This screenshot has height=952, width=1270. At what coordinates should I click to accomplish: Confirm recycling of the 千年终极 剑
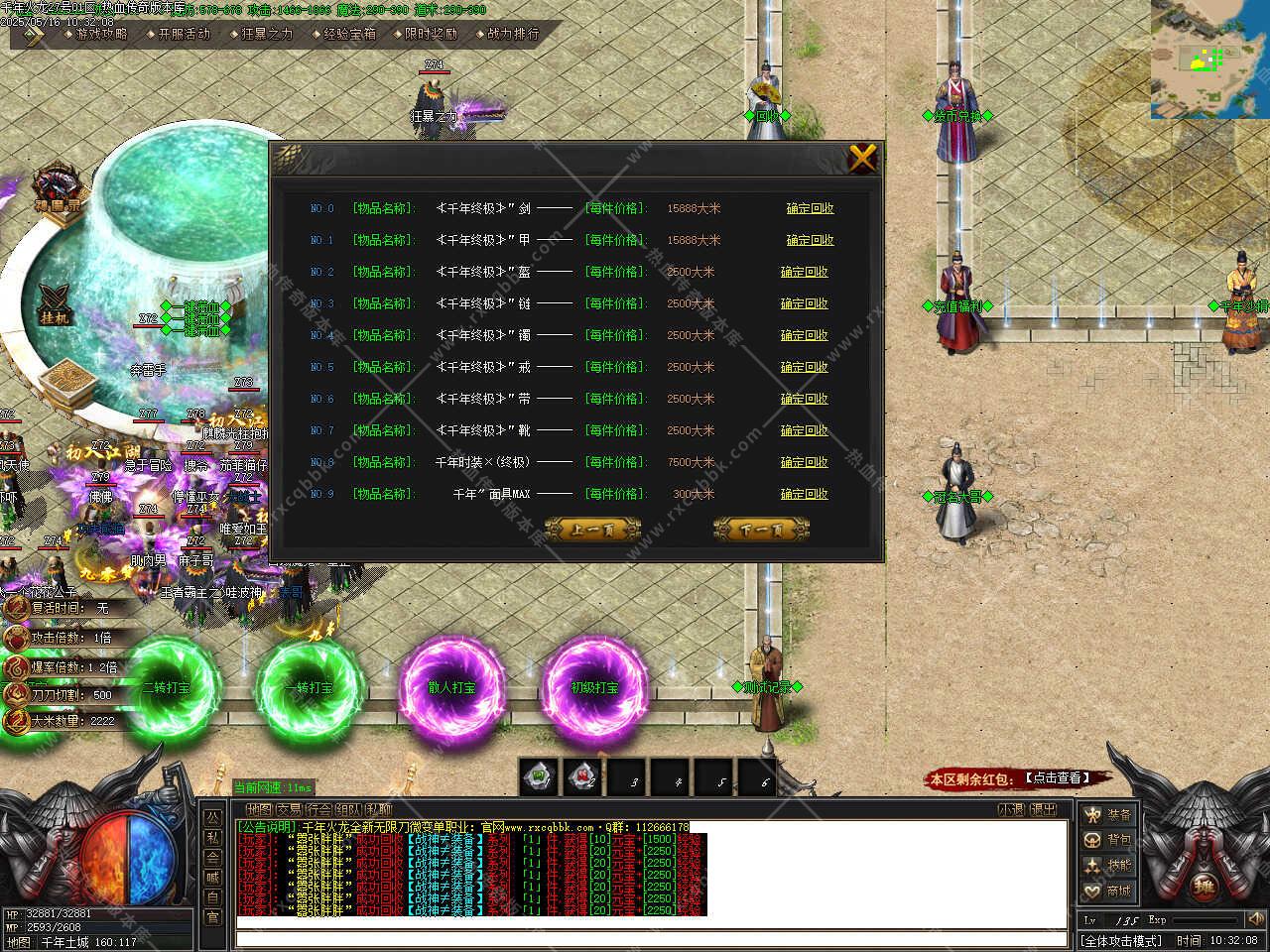click(810, 208)
